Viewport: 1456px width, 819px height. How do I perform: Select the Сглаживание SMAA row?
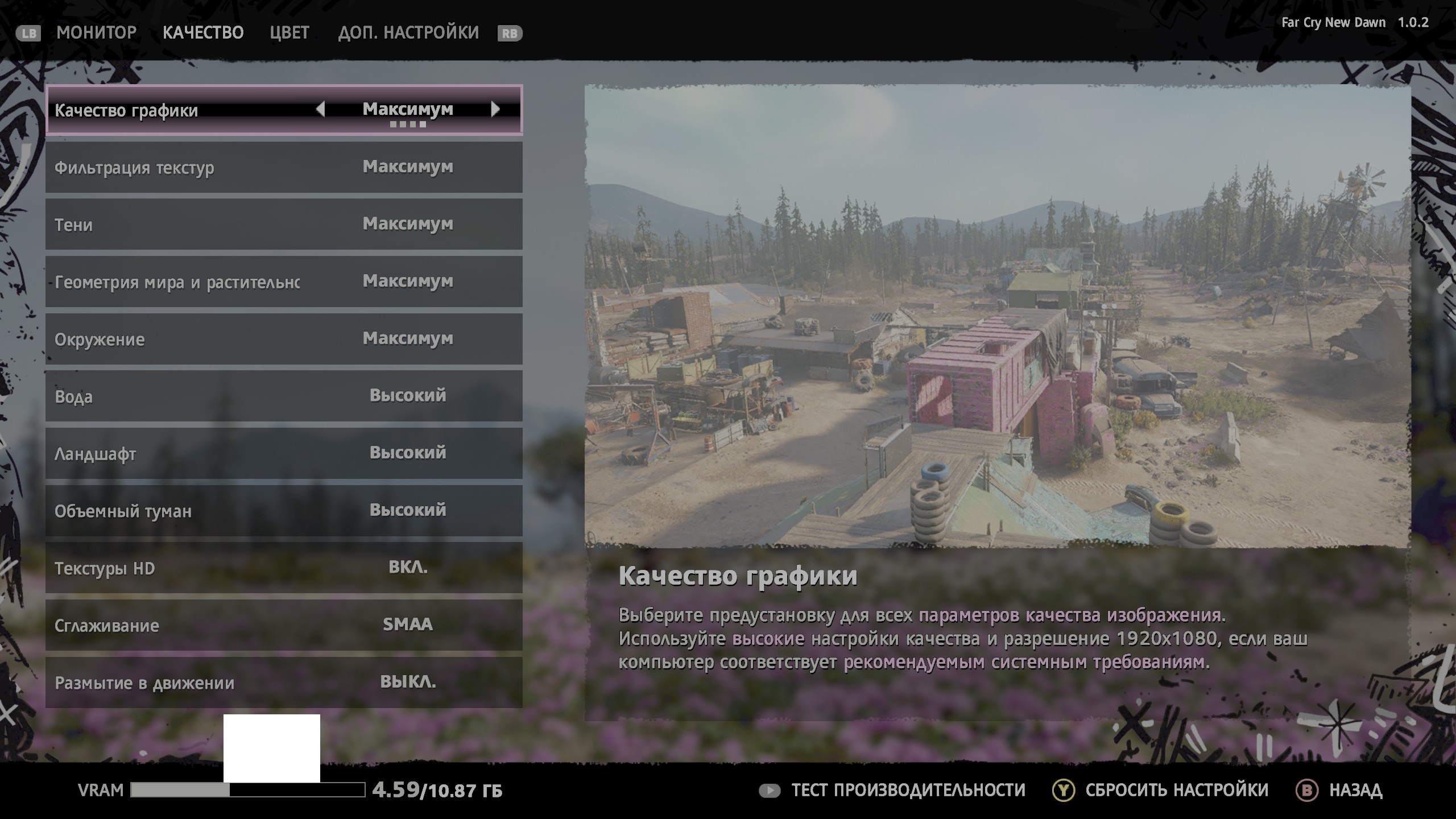click(283, 625)
